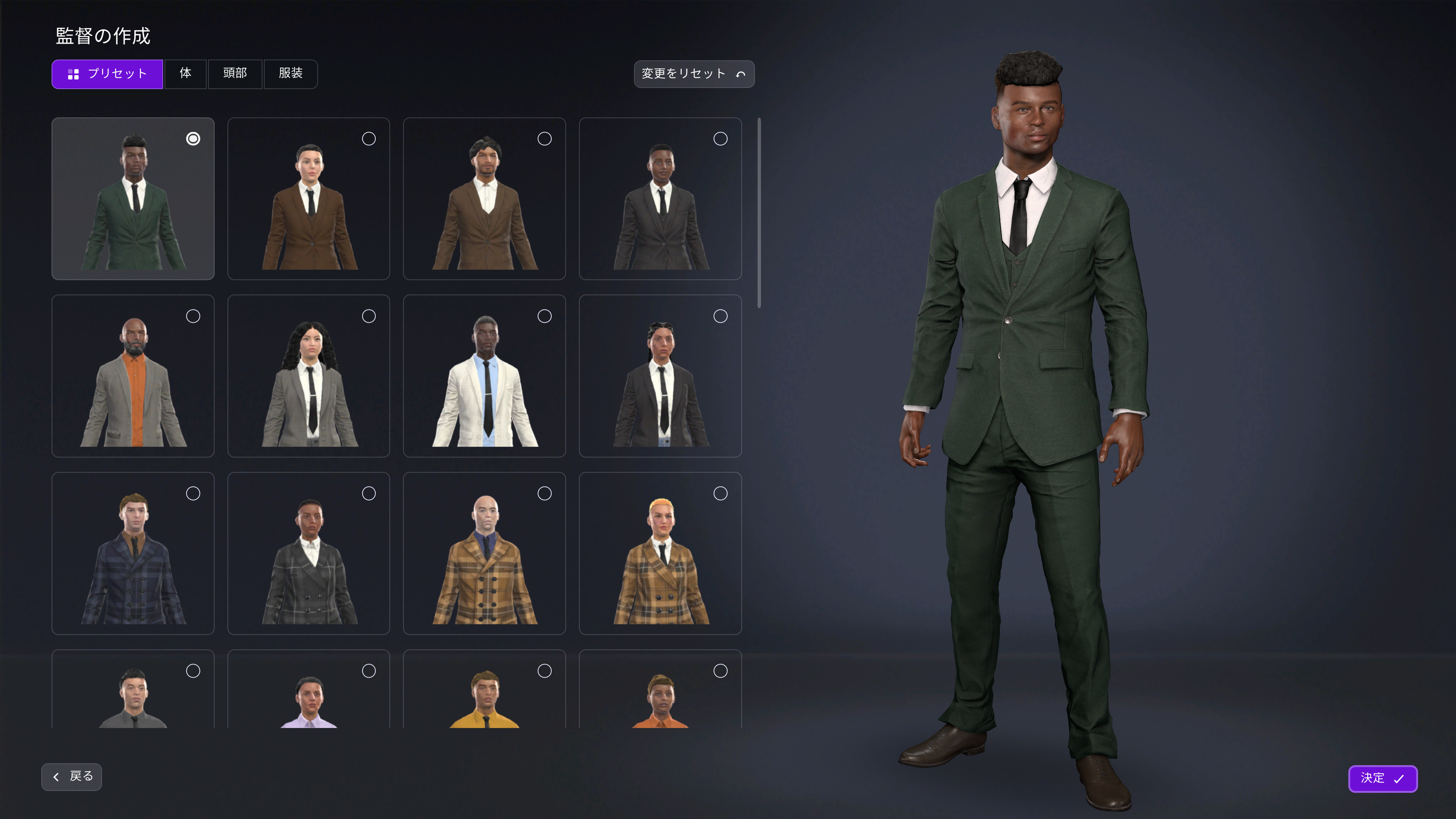Screen dimensions: 1456x819
Task: Go back using the 戻る button
Action: [x=71, y=777]
